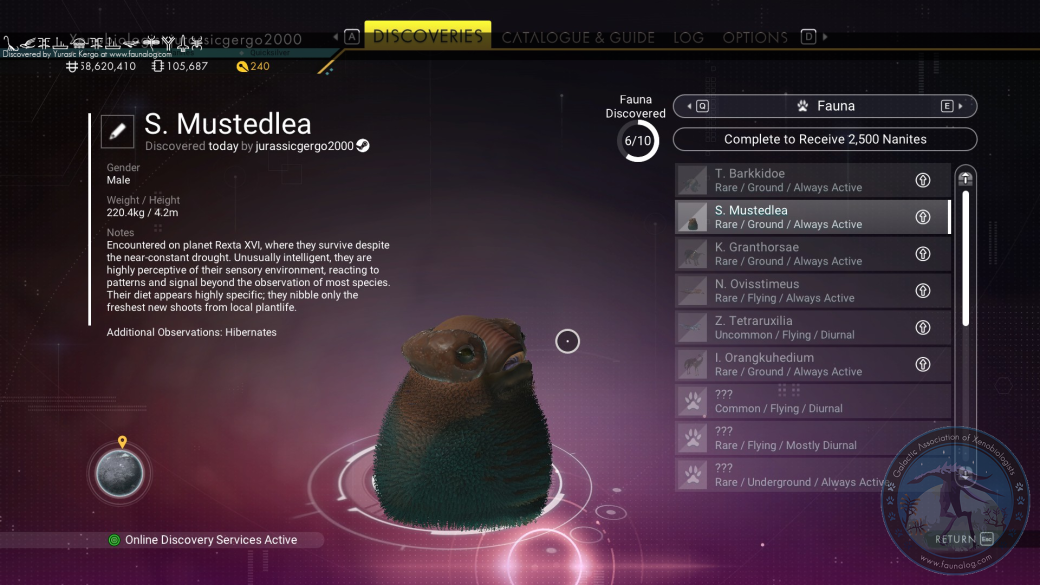Switch to the Options tab
Image resolution: width=1040 pixels, height=585 pixels.
tap(755, 38)
